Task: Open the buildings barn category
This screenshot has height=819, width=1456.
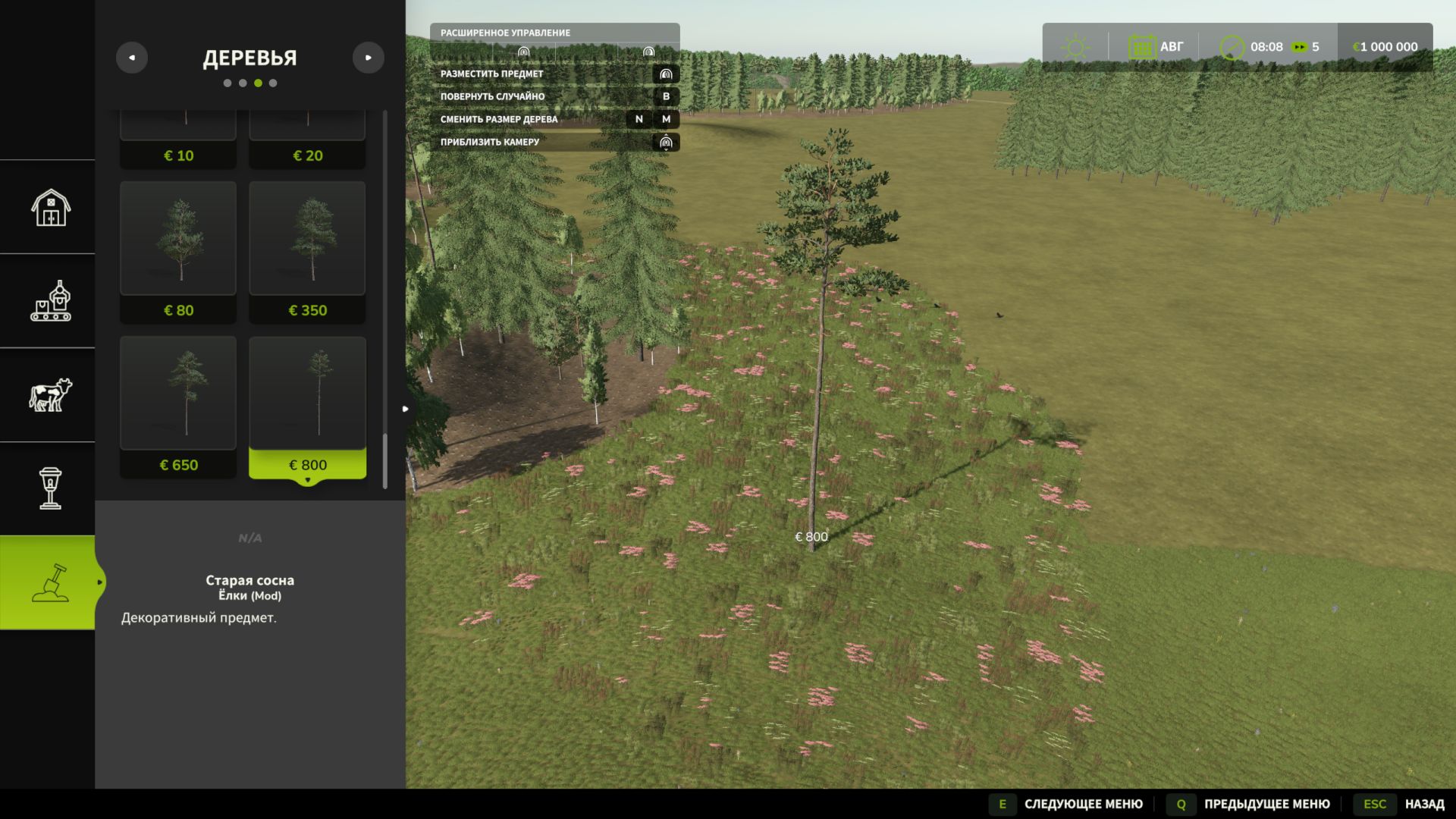Action: point(50,207)
